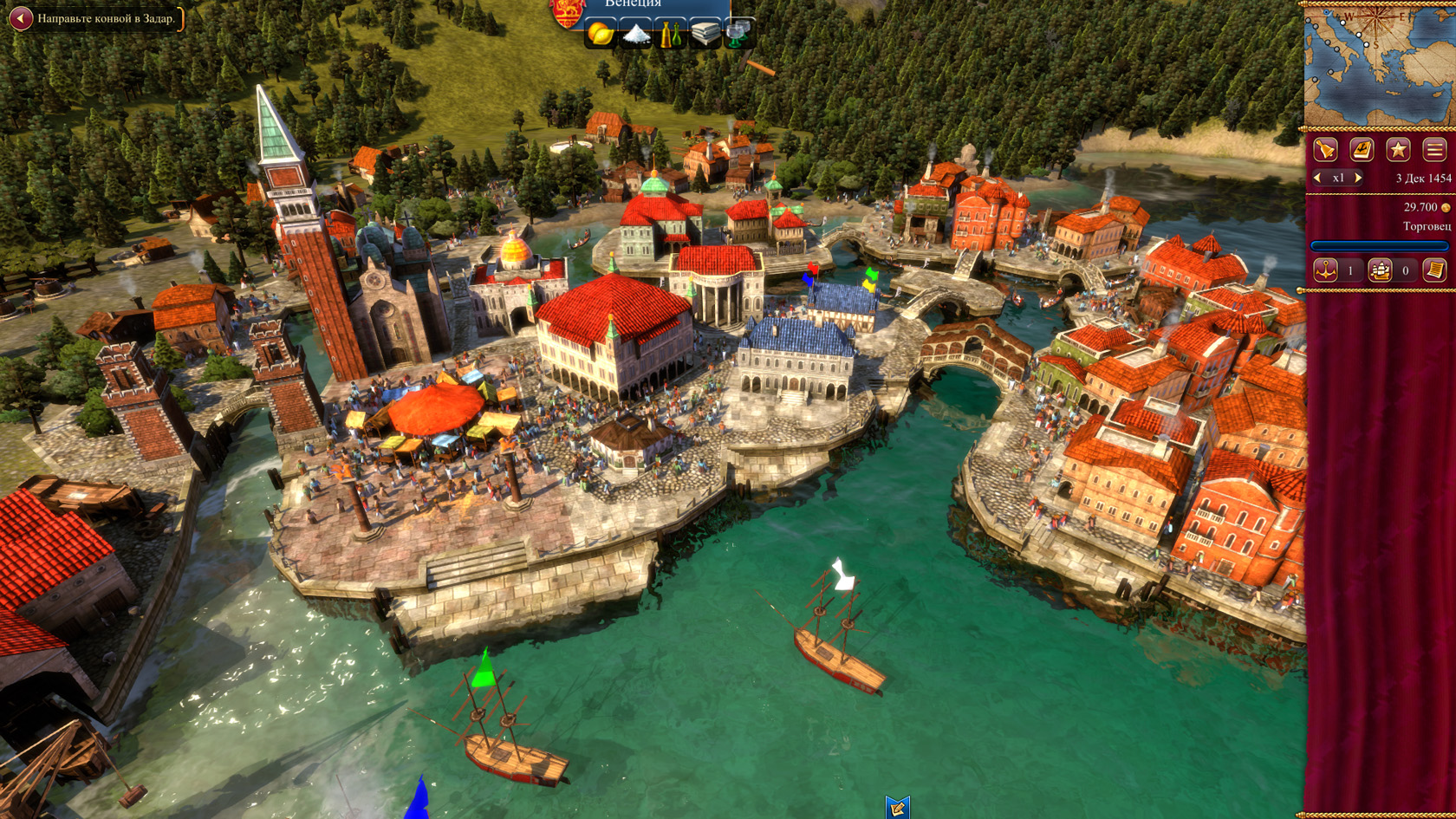Decrease game speed with the left arrow
Screen dimensions: 1456x819
pyautogui.click(x=1317, y=178)
